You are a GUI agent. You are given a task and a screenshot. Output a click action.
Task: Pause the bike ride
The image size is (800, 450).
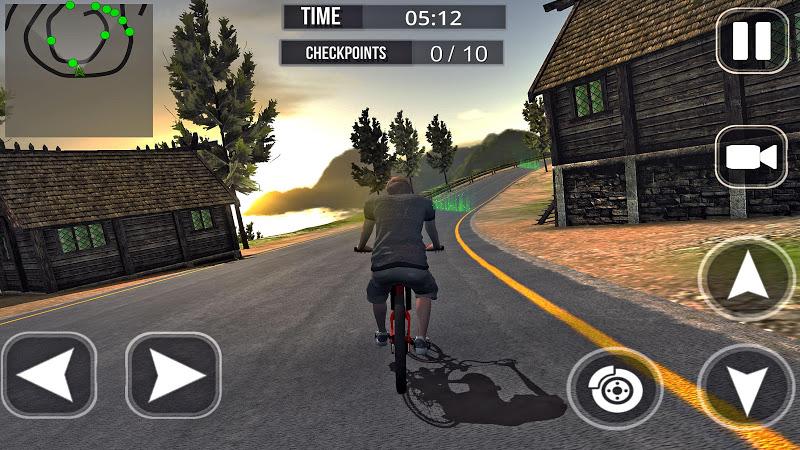click(752, 40)
